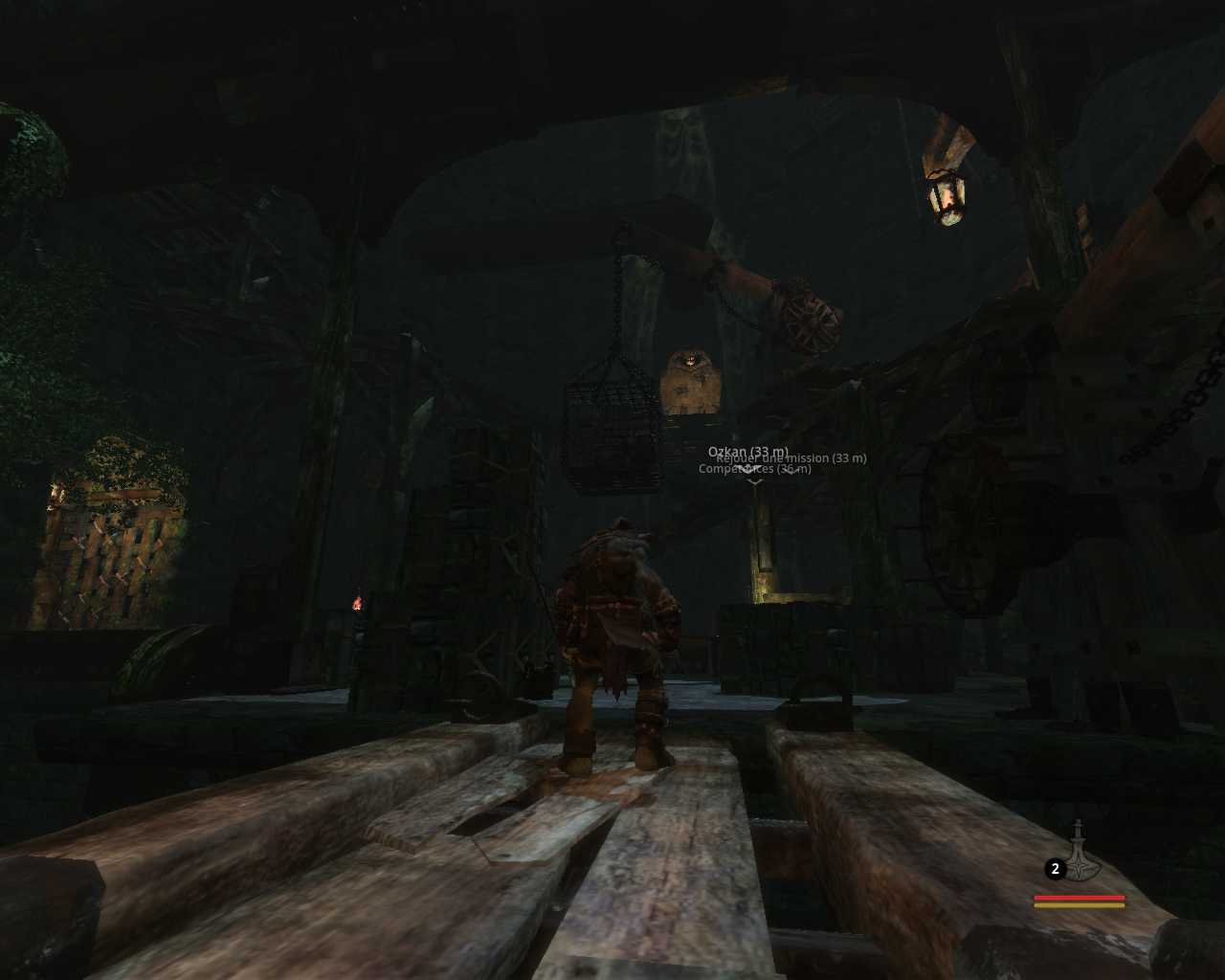
Task: Select the throwing dagger icon
Action: 1080,852
